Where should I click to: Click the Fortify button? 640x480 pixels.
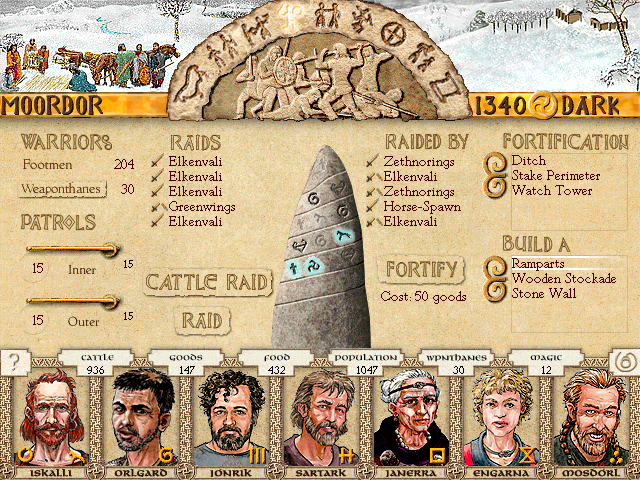[421, 269]
